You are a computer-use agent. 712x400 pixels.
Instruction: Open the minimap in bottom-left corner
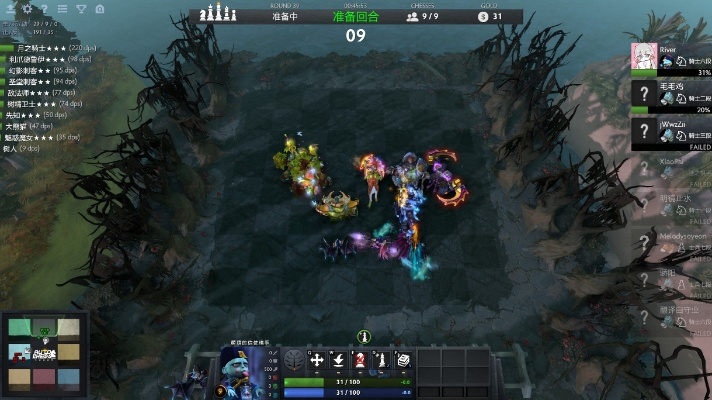coord(44,352)
